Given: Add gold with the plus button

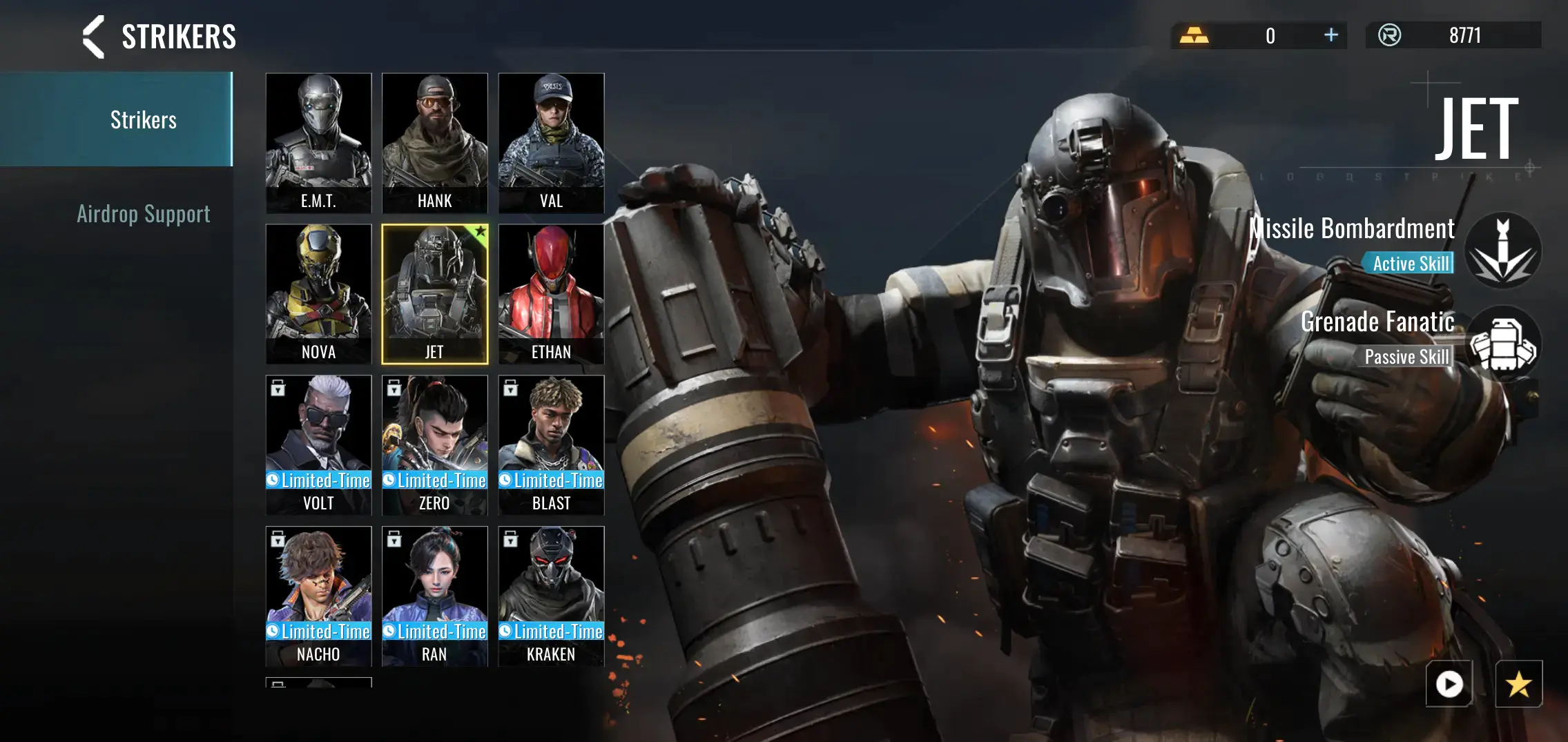Looking at the screenshot, I should coord(1331,35).
